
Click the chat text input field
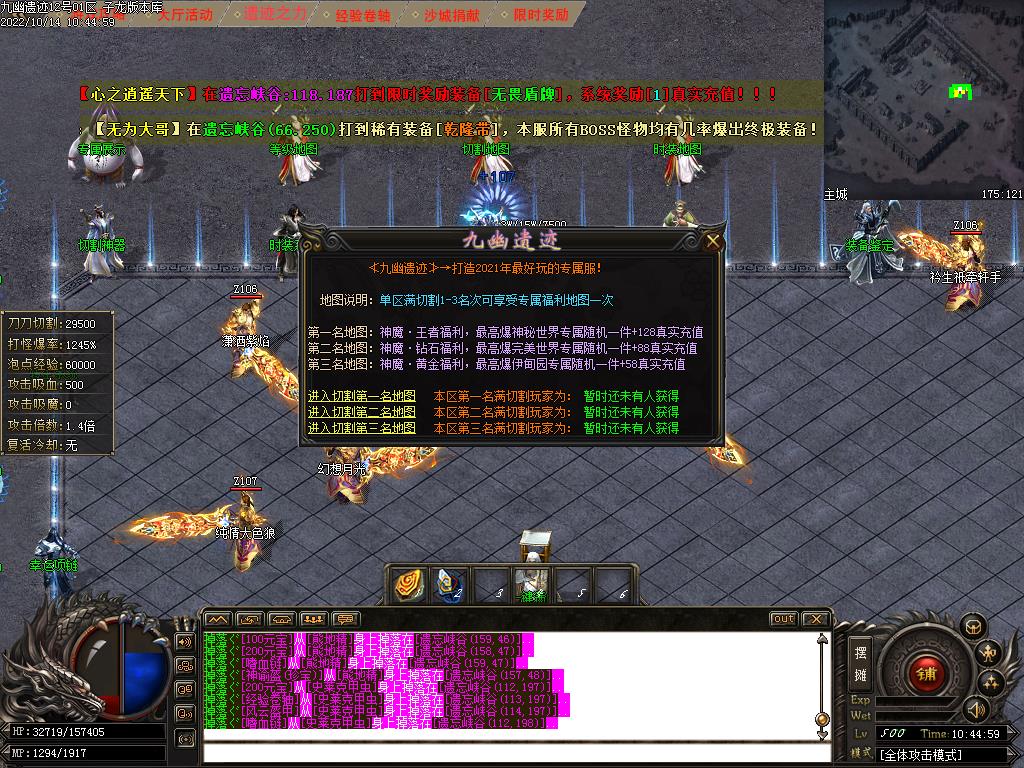coord(510,753)
